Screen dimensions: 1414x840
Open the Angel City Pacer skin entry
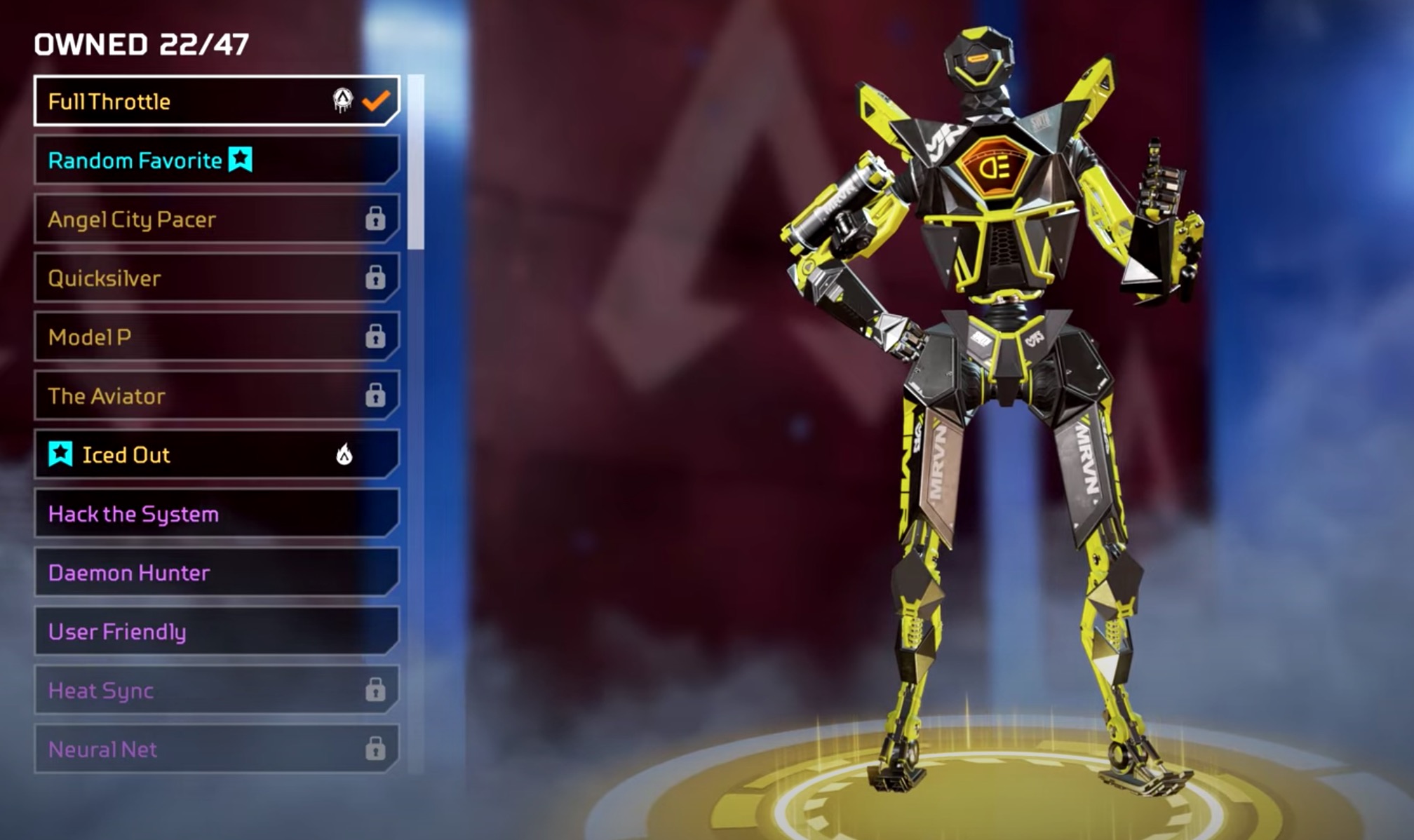click(x=175, y=219)
